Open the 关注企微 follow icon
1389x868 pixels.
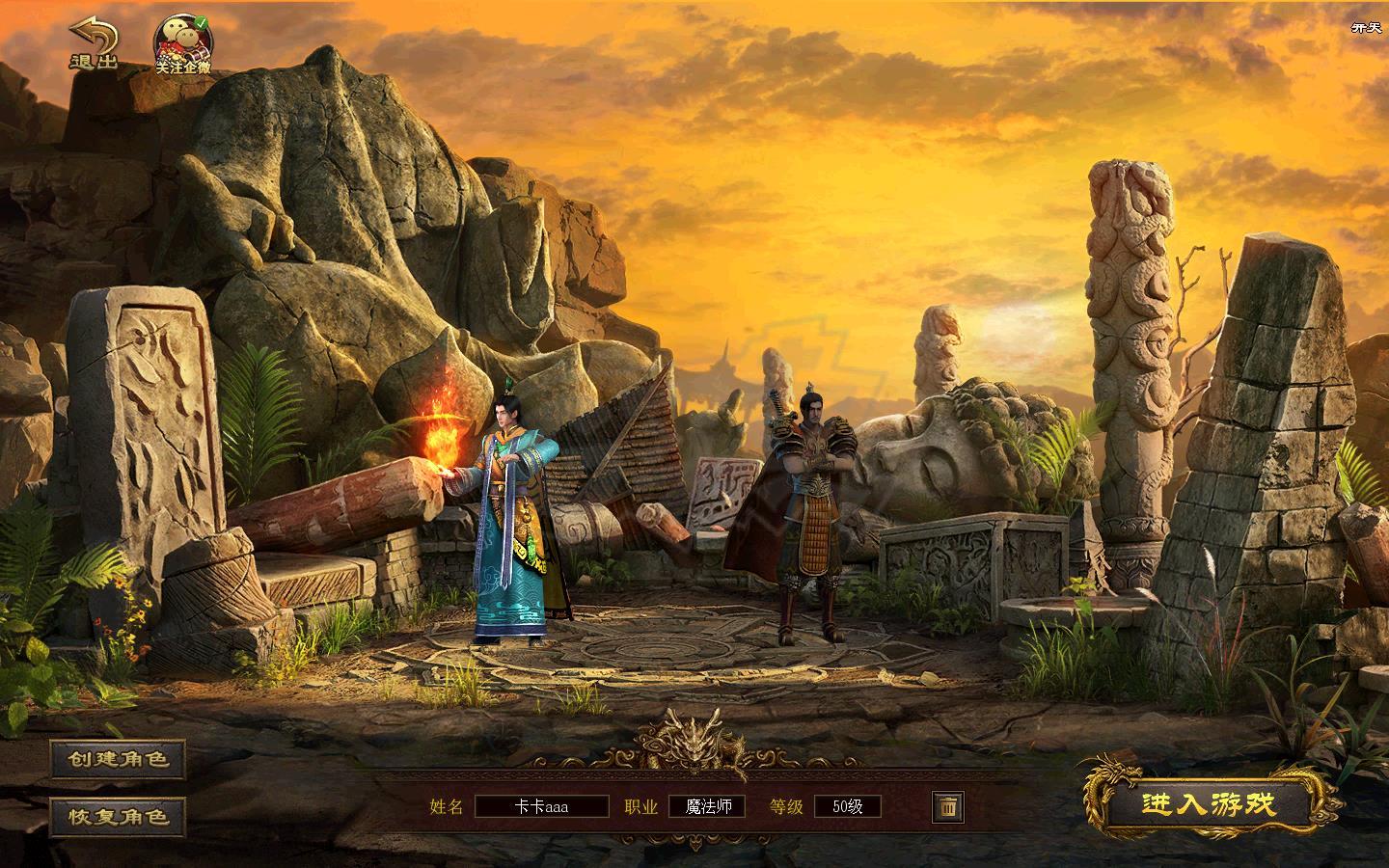point(183,44)
